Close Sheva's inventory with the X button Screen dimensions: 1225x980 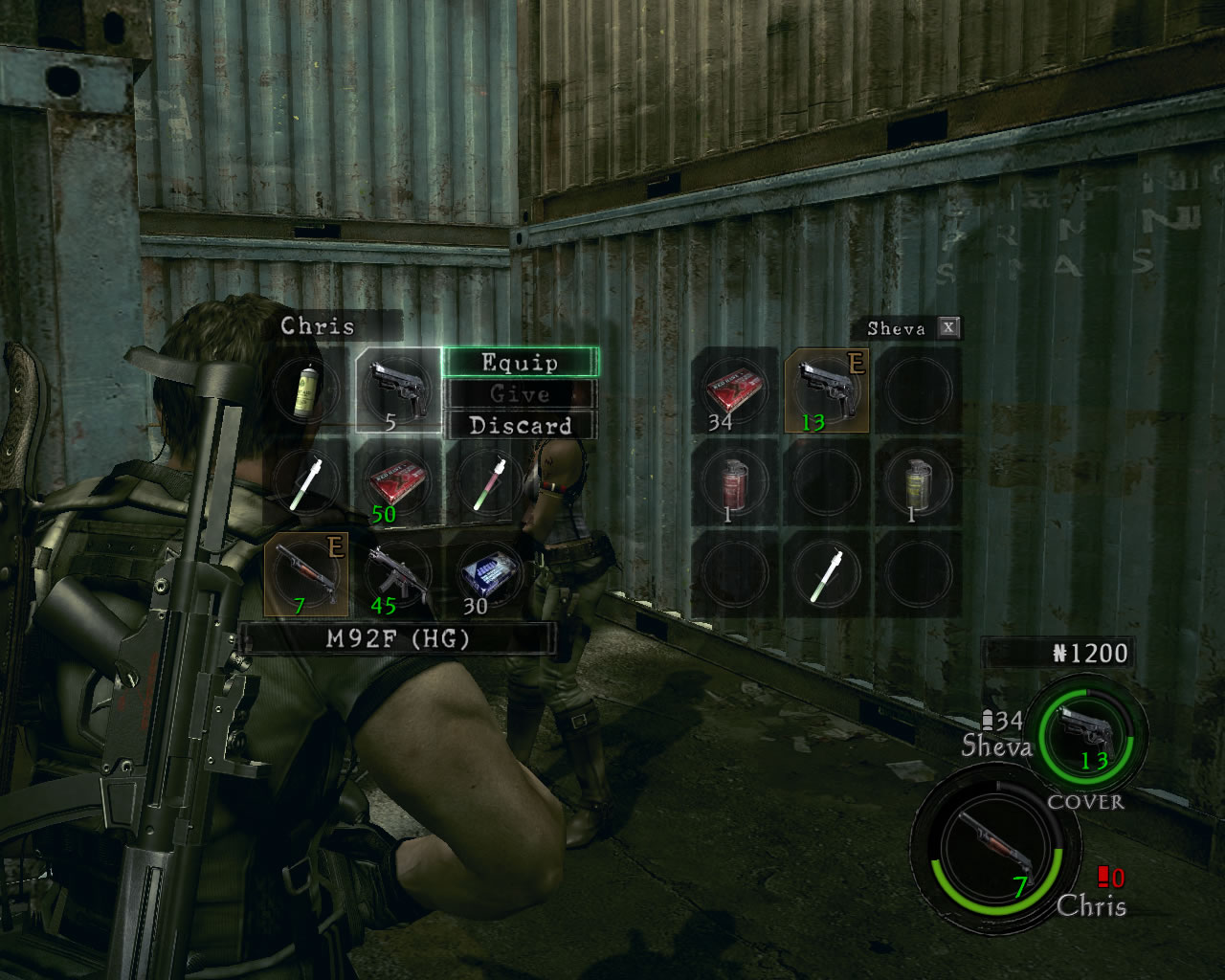click(947, 327)
